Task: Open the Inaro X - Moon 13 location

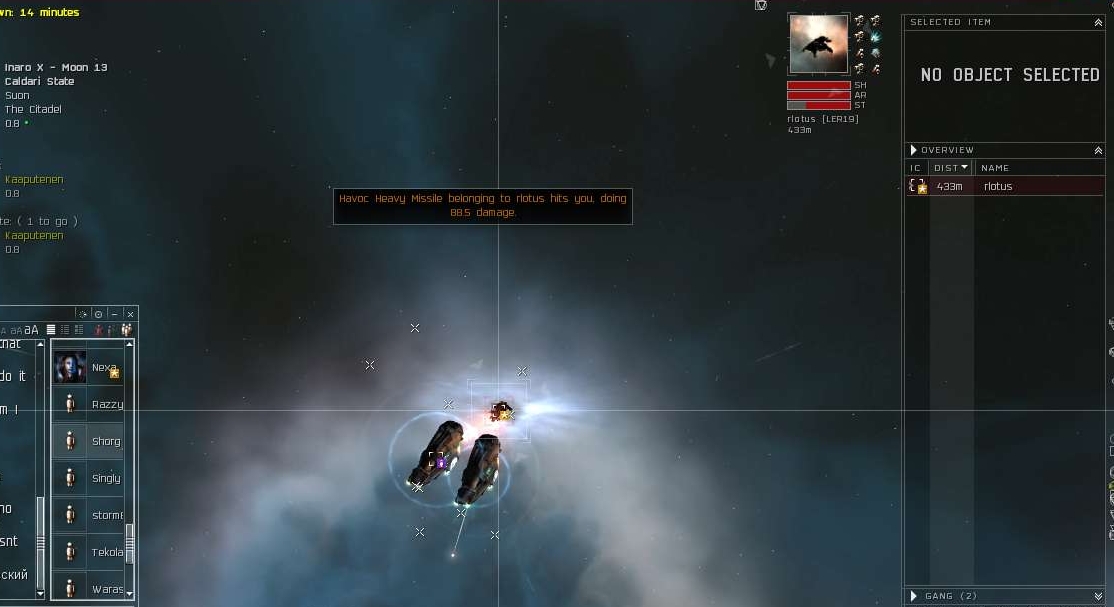Action: 56,68
